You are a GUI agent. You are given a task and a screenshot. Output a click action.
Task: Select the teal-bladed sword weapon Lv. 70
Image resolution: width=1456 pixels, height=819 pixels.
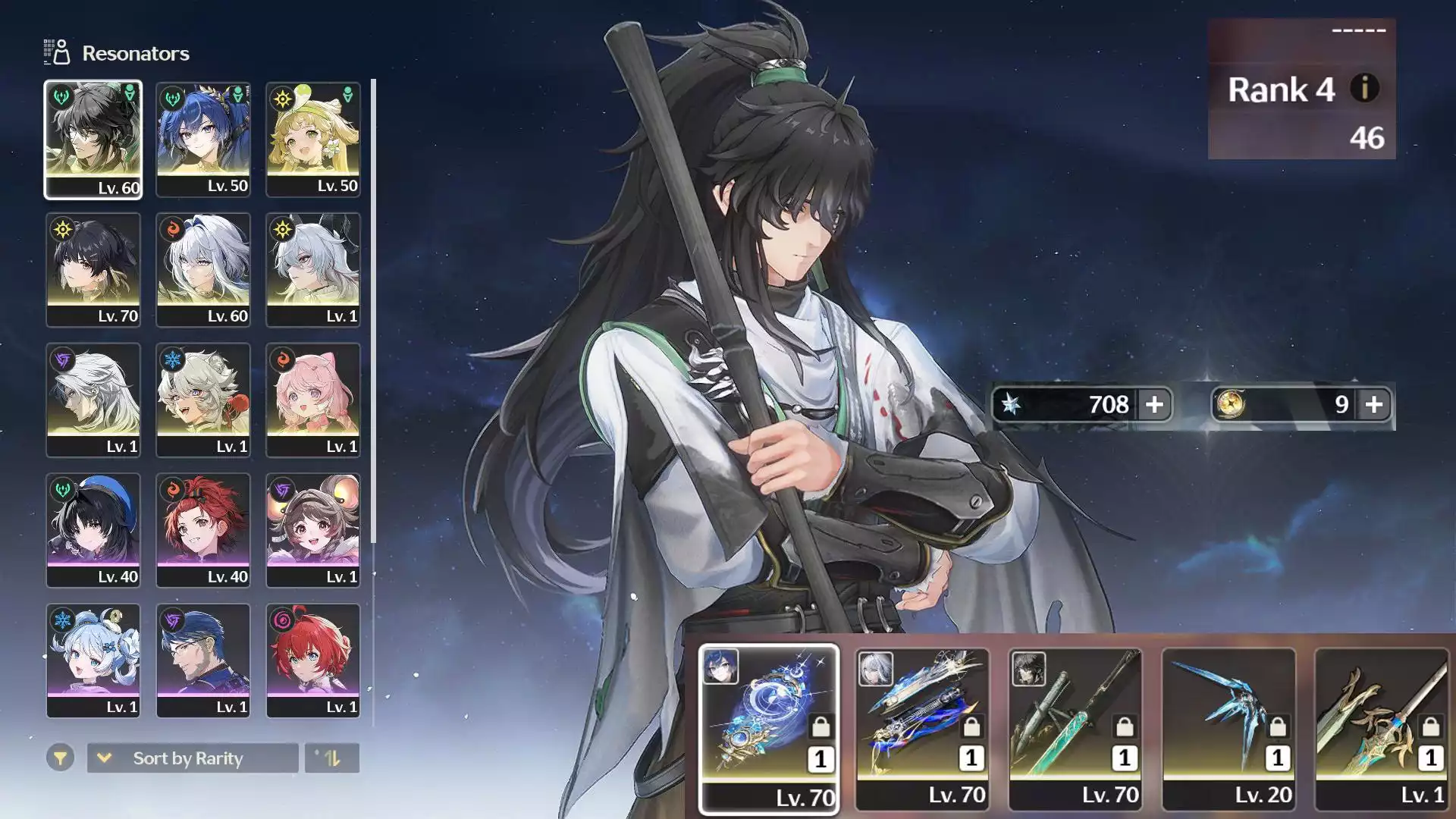click(1075, 729)
